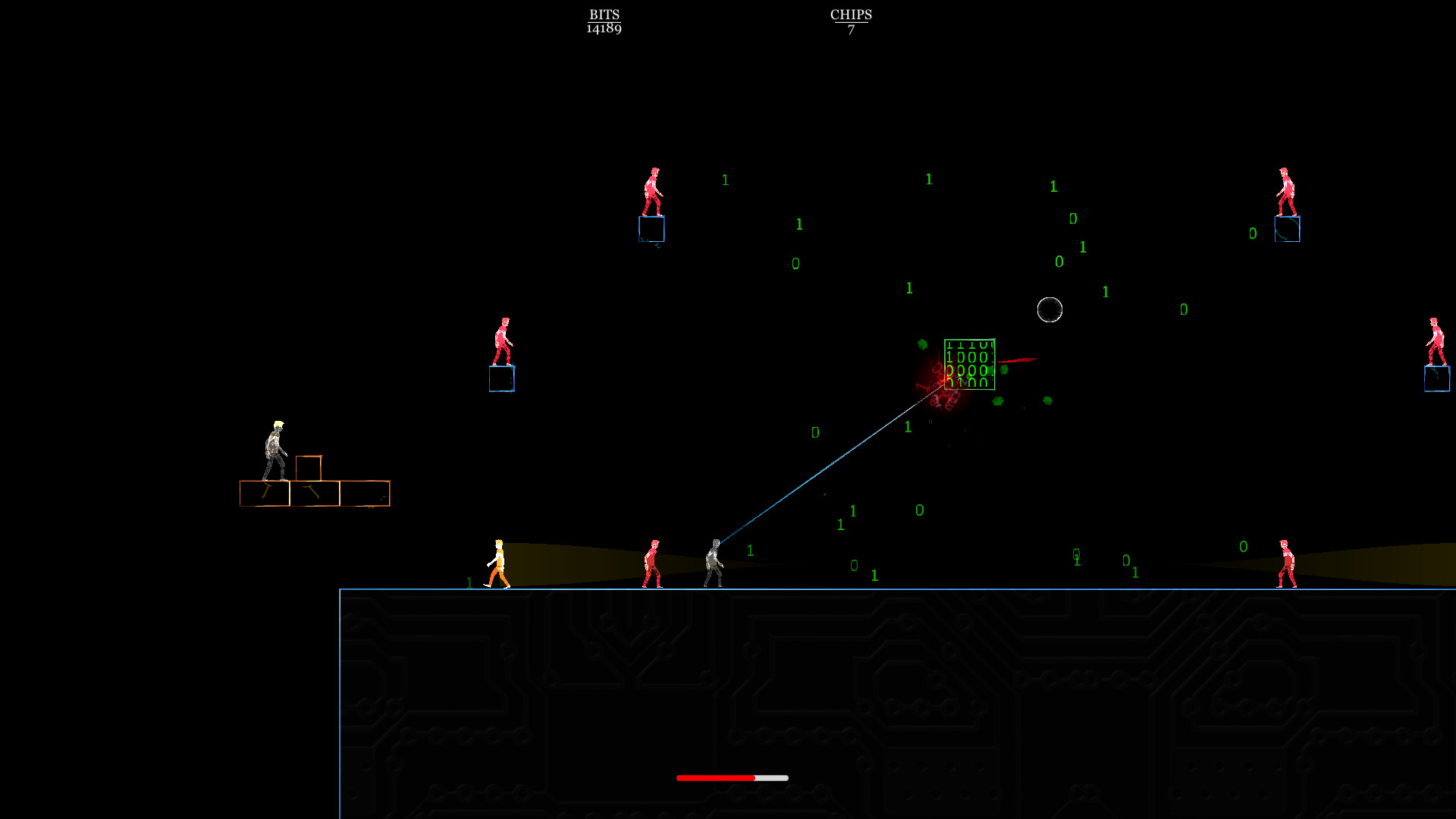Click the blue crate below the middle red enemy
This screenshot has width=1456, height=819.
point(501,380)
